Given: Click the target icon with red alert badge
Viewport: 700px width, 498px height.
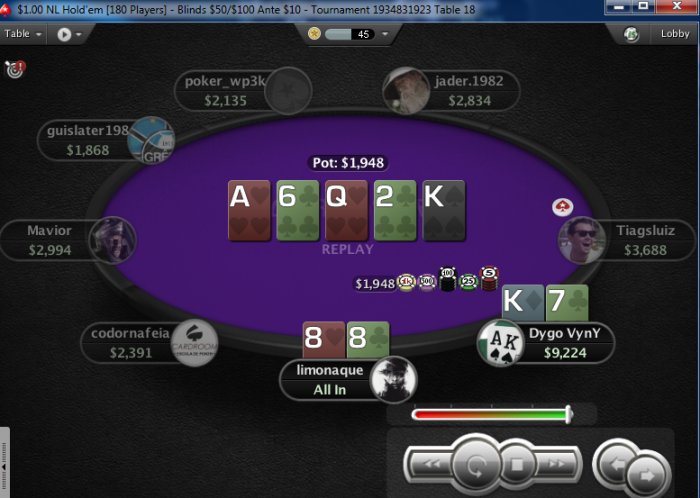Looking at the screenshot, I should click(x=14, y=70).
